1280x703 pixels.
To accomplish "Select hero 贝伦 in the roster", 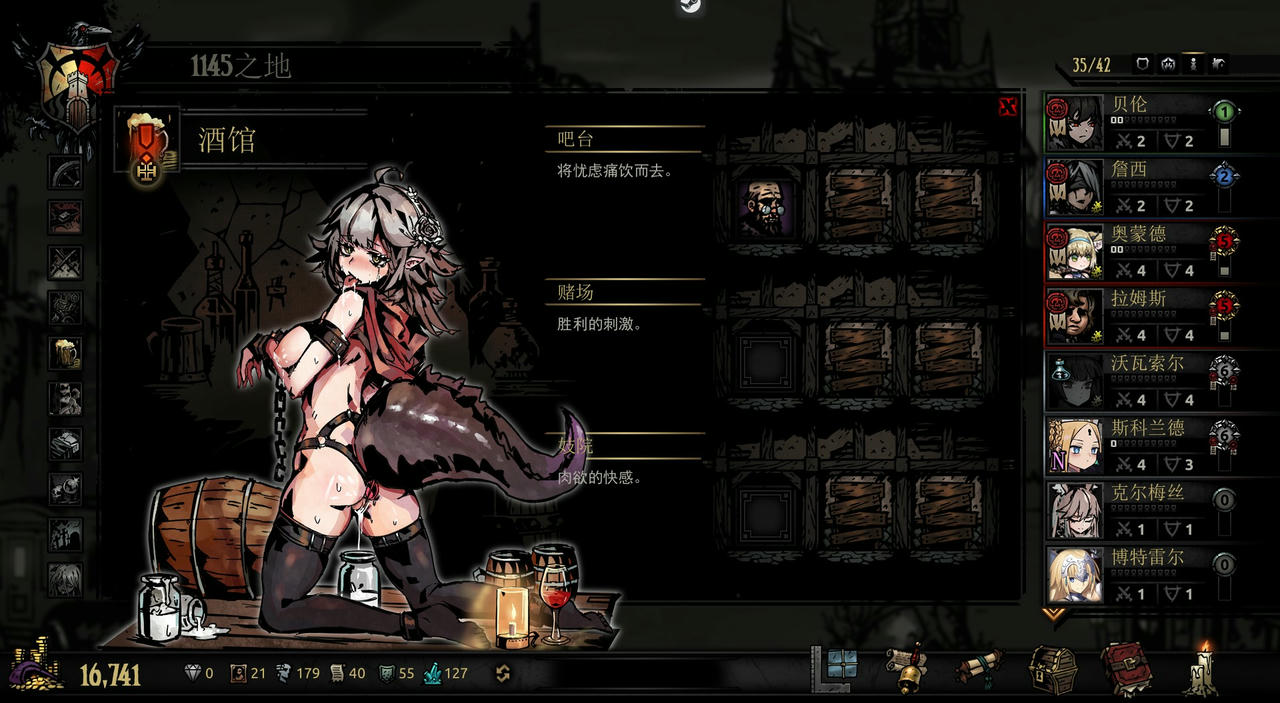I will point(1130,122).
